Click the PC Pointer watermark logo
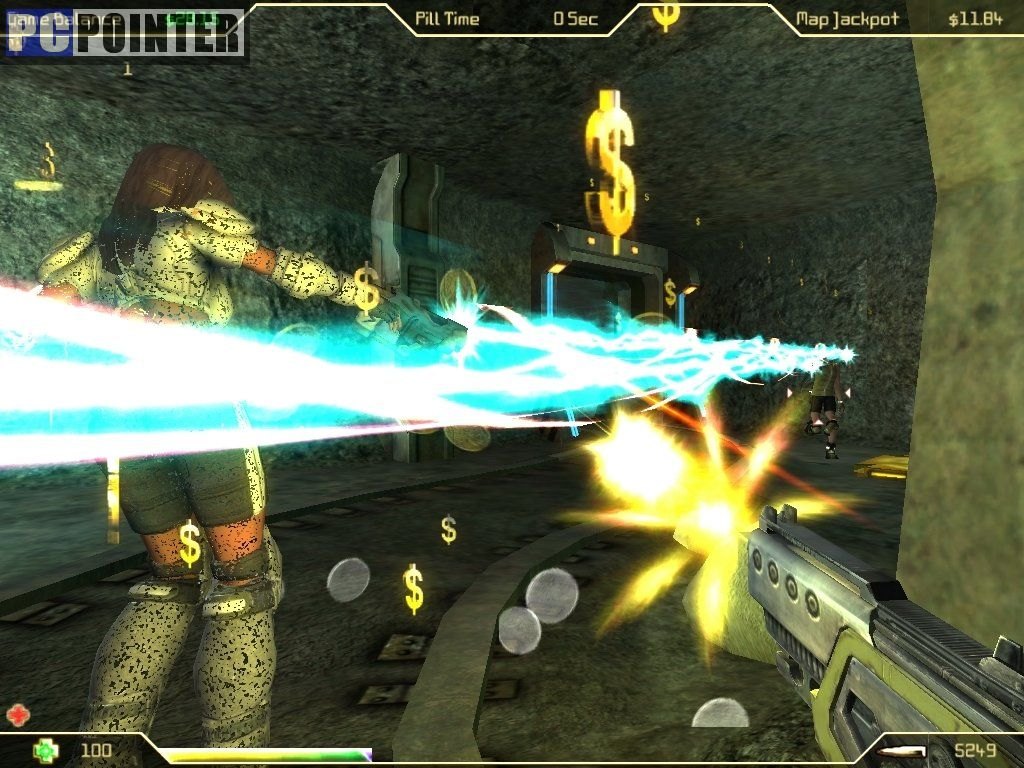 [126, 35]
